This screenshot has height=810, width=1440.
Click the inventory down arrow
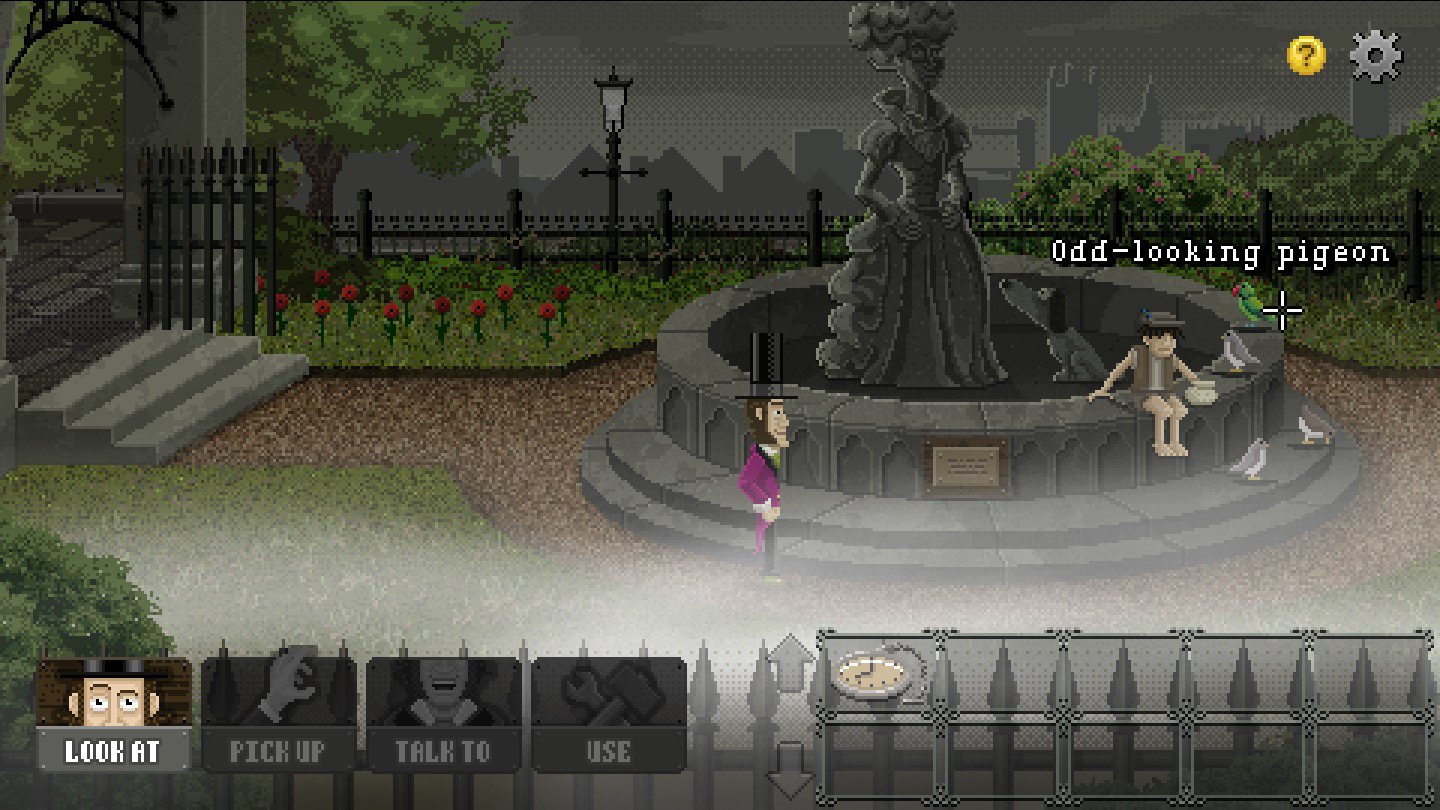[791, 771]
